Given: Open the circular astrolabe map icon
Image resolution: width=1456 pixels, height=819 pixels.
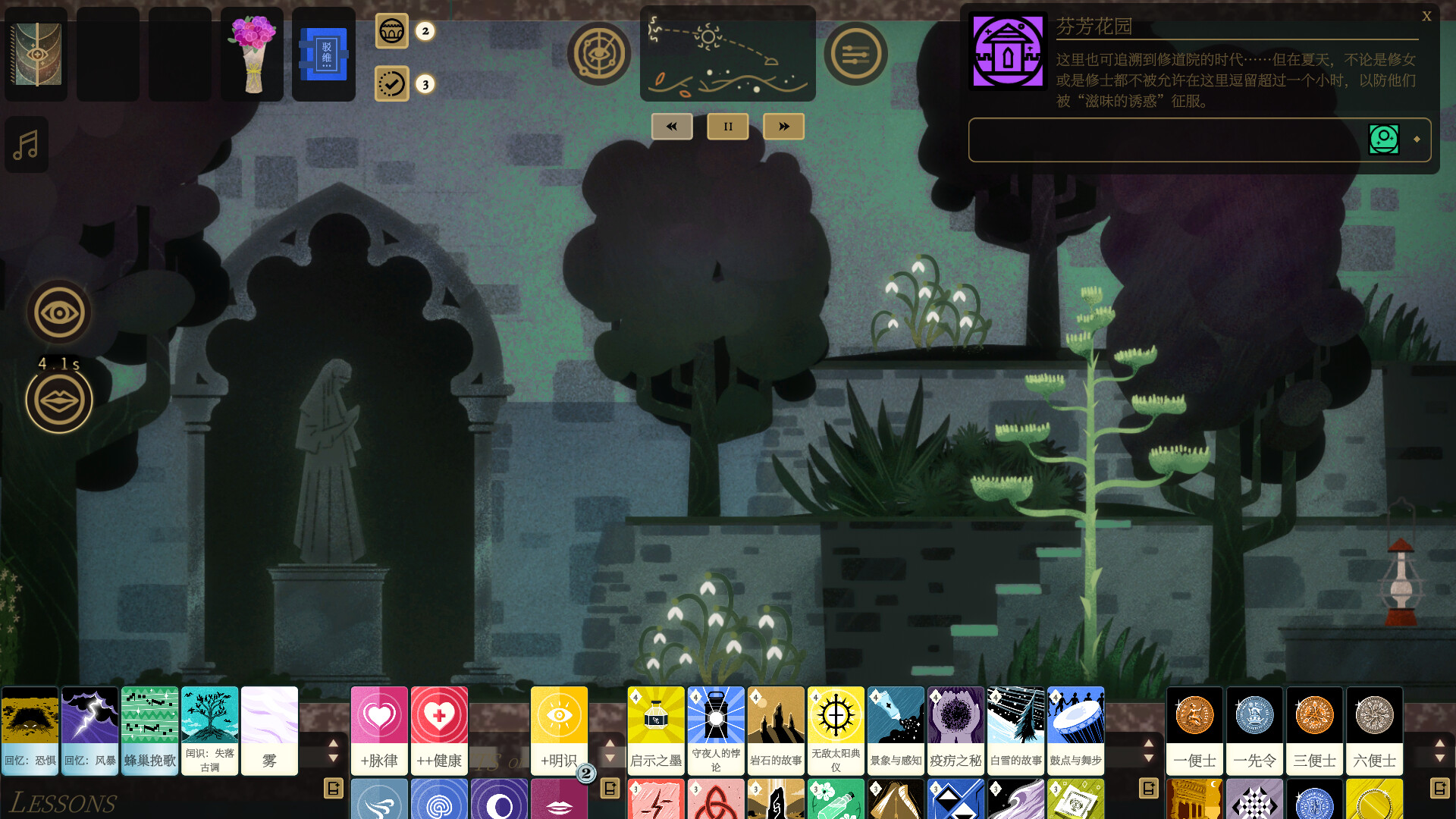Looking at the screenshot, I should (599, 53).
